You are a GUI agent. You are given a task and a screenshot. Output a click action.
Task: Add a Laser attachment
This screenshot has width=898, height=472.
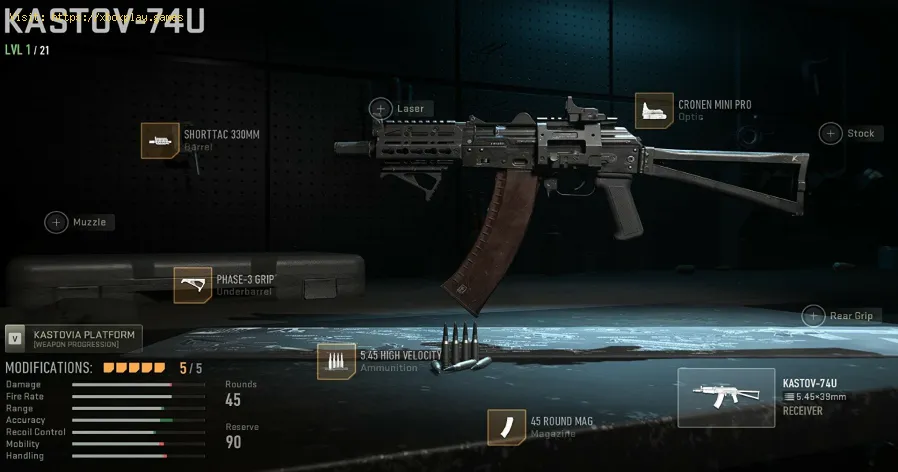pyautogui.click(x=381, y=108)
